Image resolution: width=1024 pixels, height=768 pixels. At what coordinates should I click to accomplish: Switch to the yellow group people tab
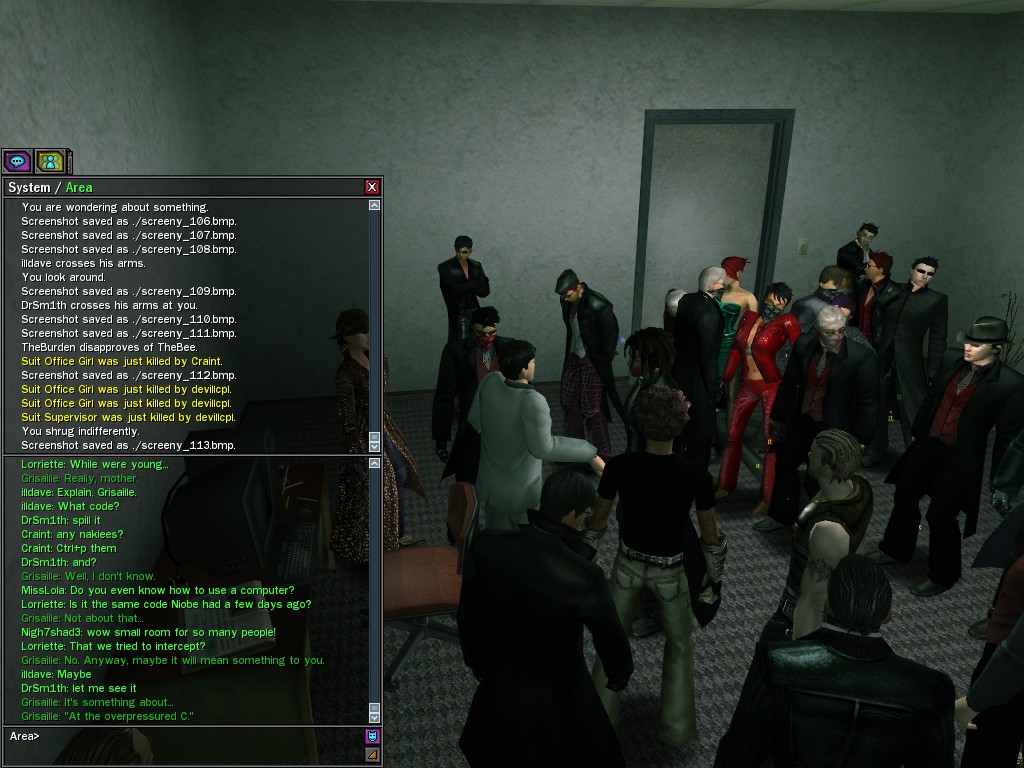[50, 160]
